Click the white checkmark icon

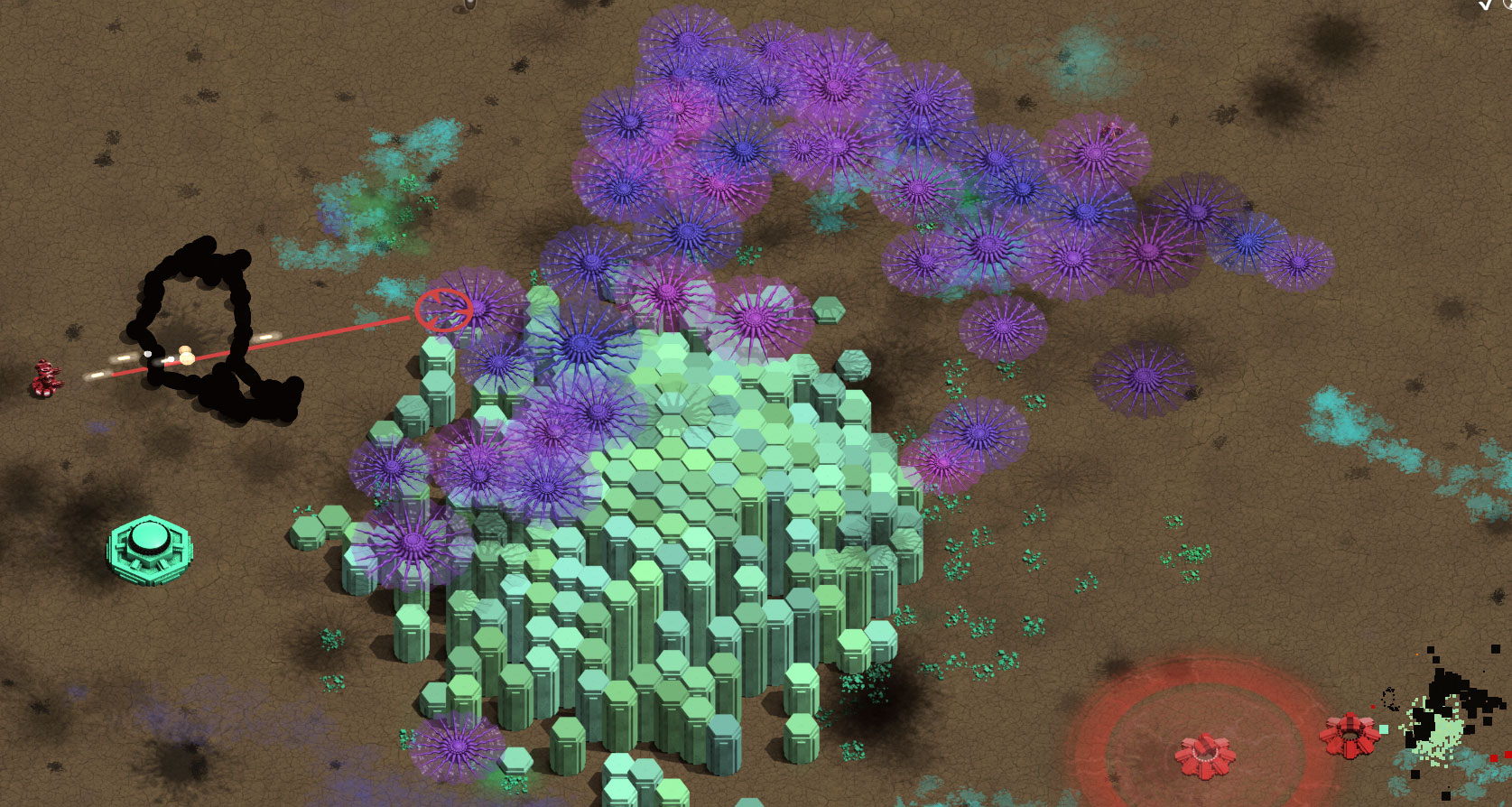tap(1486, 5)
